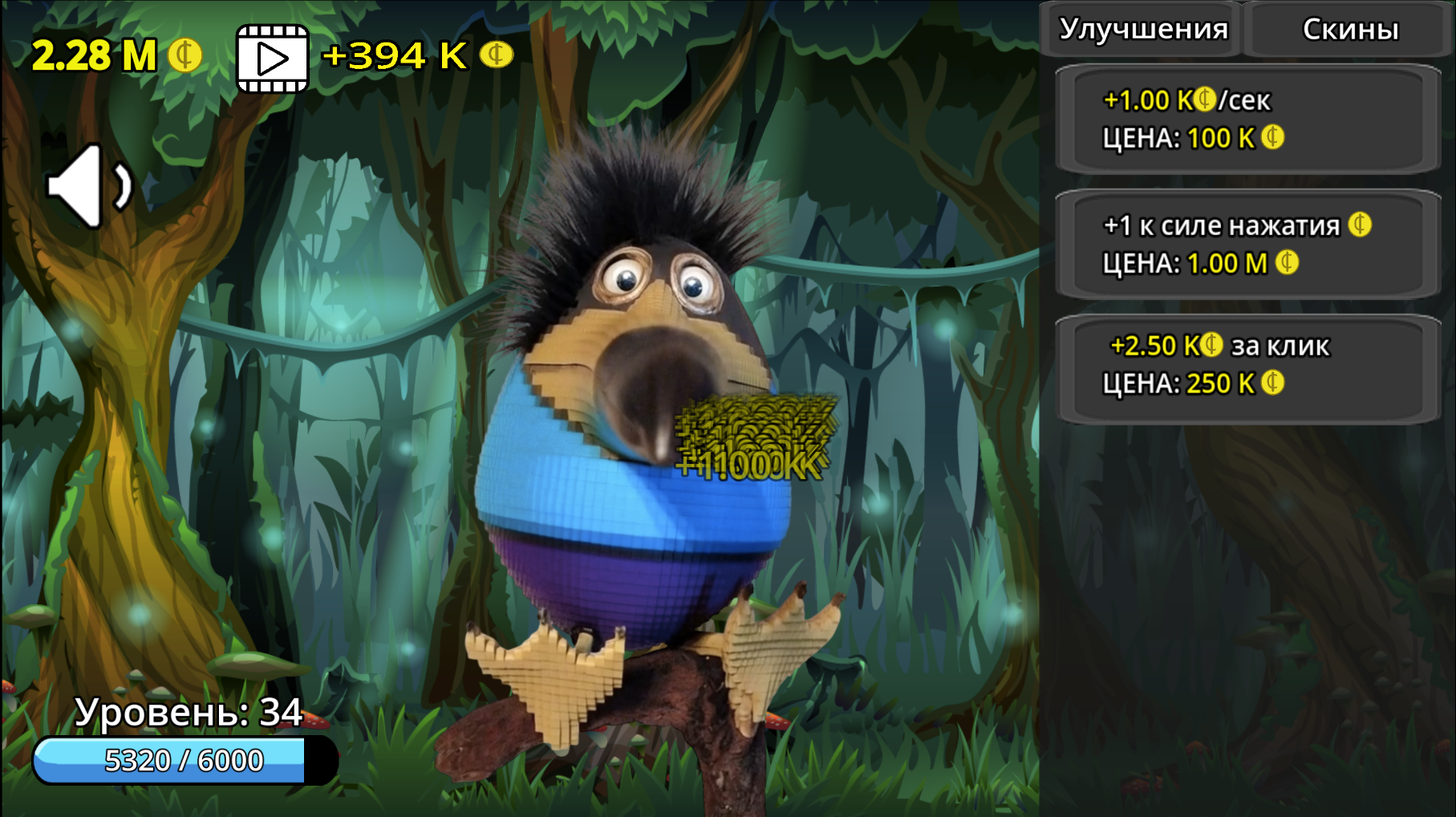Open the video ad bonus icon
The height and width of the screenshot is (817, 1456).
[x=272, y=56]
